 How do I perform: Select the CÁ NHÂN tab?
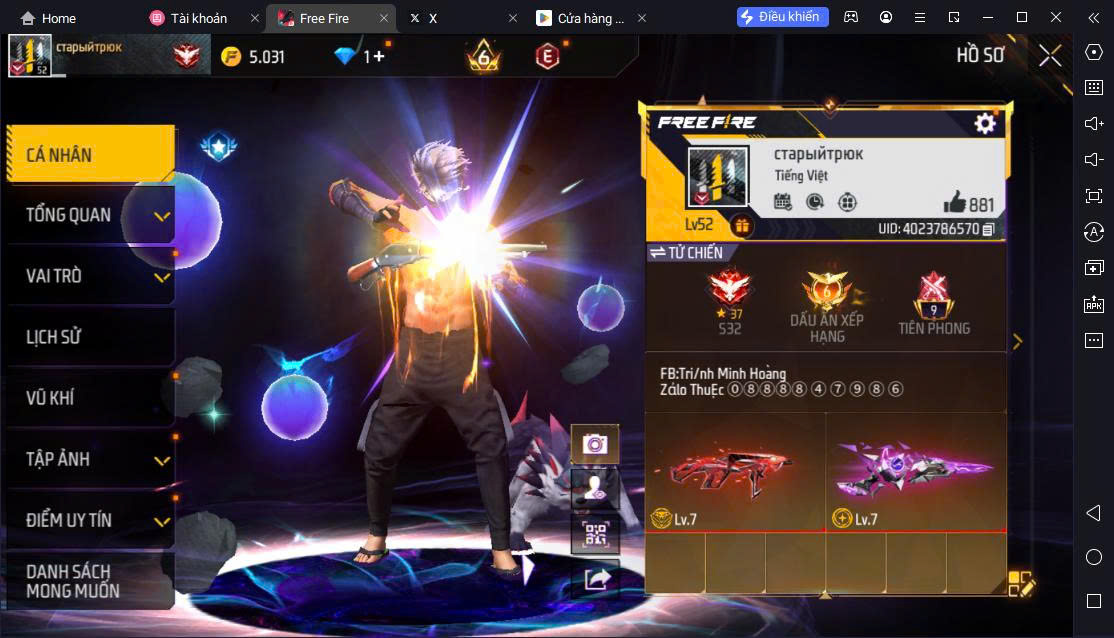[x=90, y=155]
